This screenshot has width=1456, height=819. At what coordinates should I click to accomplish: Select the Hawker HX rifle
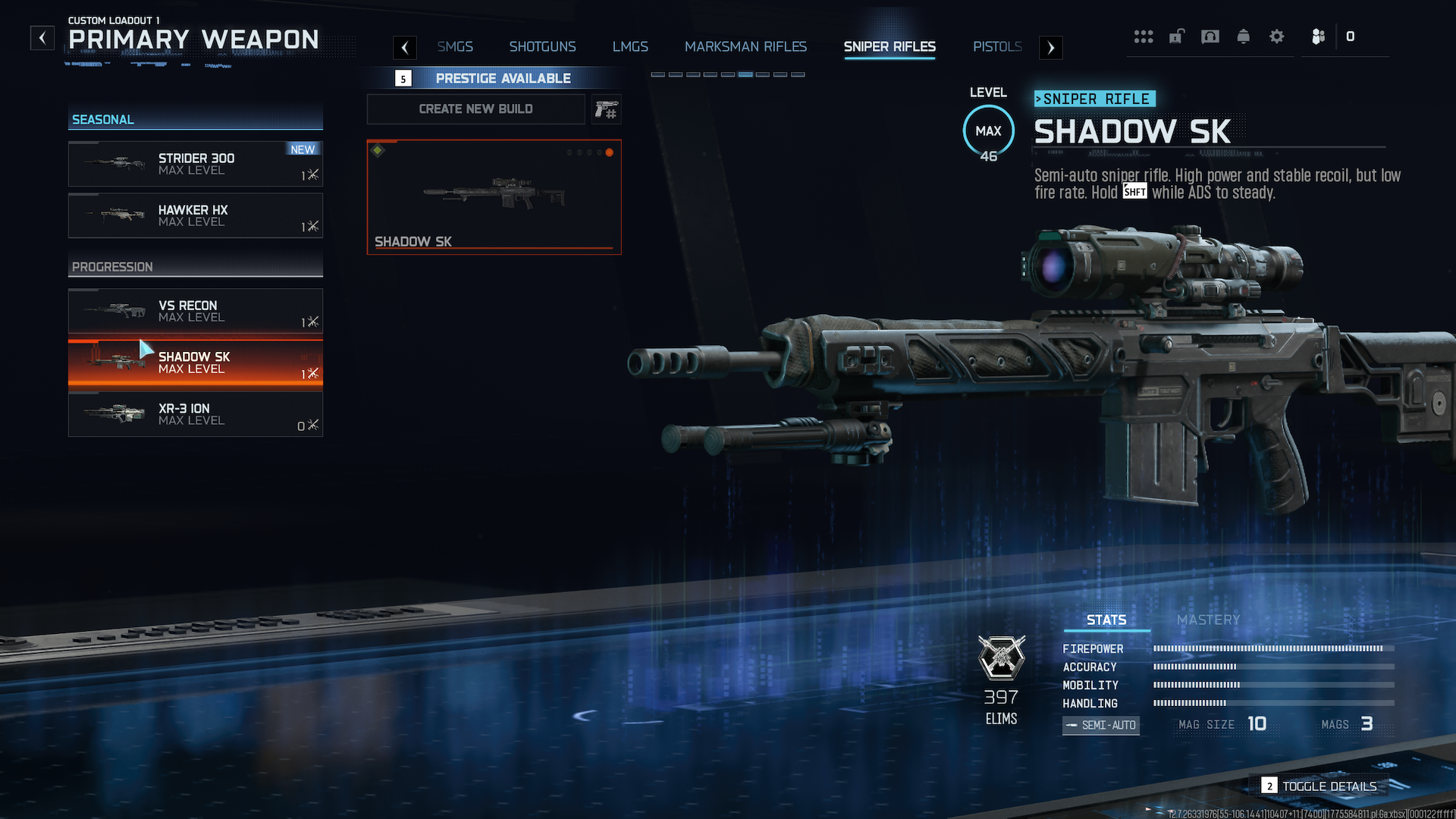(196, 215)
